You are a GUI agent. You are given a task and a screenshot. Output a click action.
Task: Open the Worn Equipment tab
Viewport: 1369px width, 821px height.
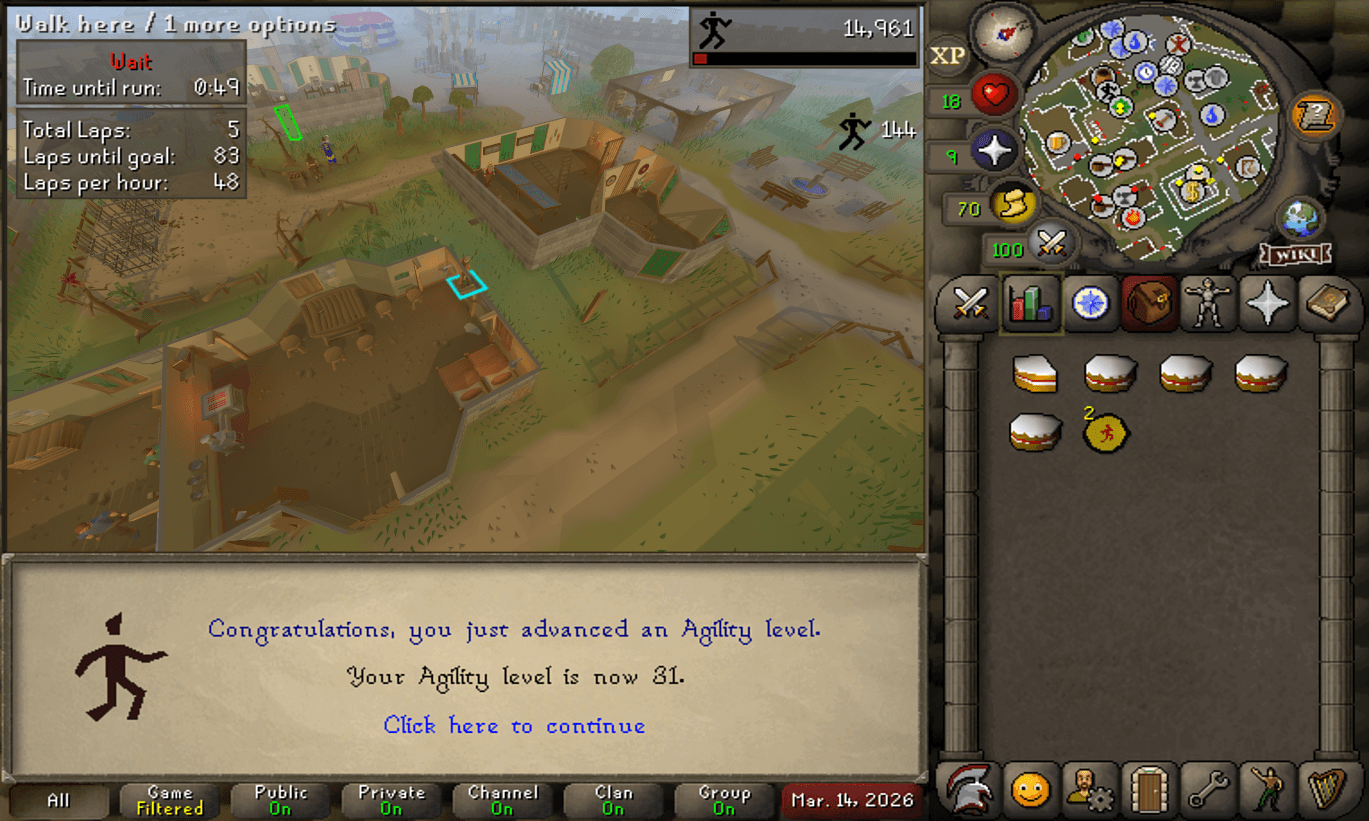point(1205,303)
